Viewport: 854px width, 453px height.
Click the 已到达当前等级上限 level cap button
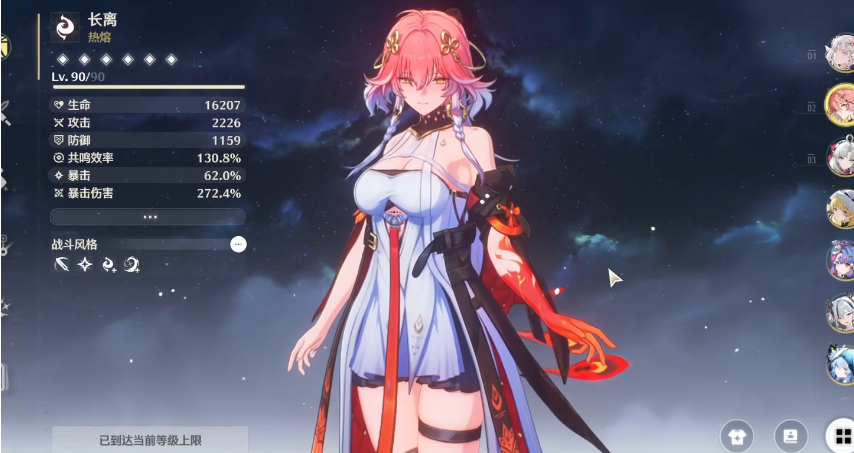(148, 439)
